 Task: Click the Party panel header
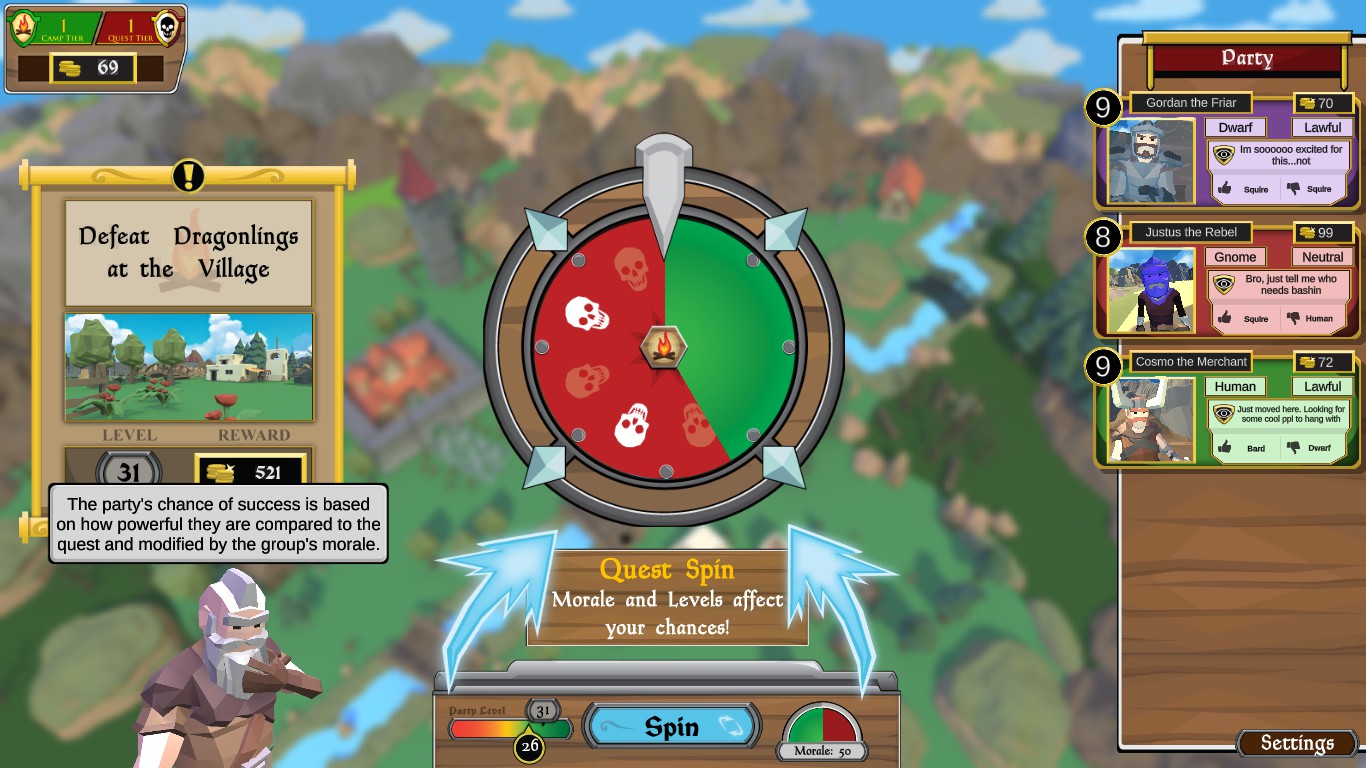[1246, 58]
